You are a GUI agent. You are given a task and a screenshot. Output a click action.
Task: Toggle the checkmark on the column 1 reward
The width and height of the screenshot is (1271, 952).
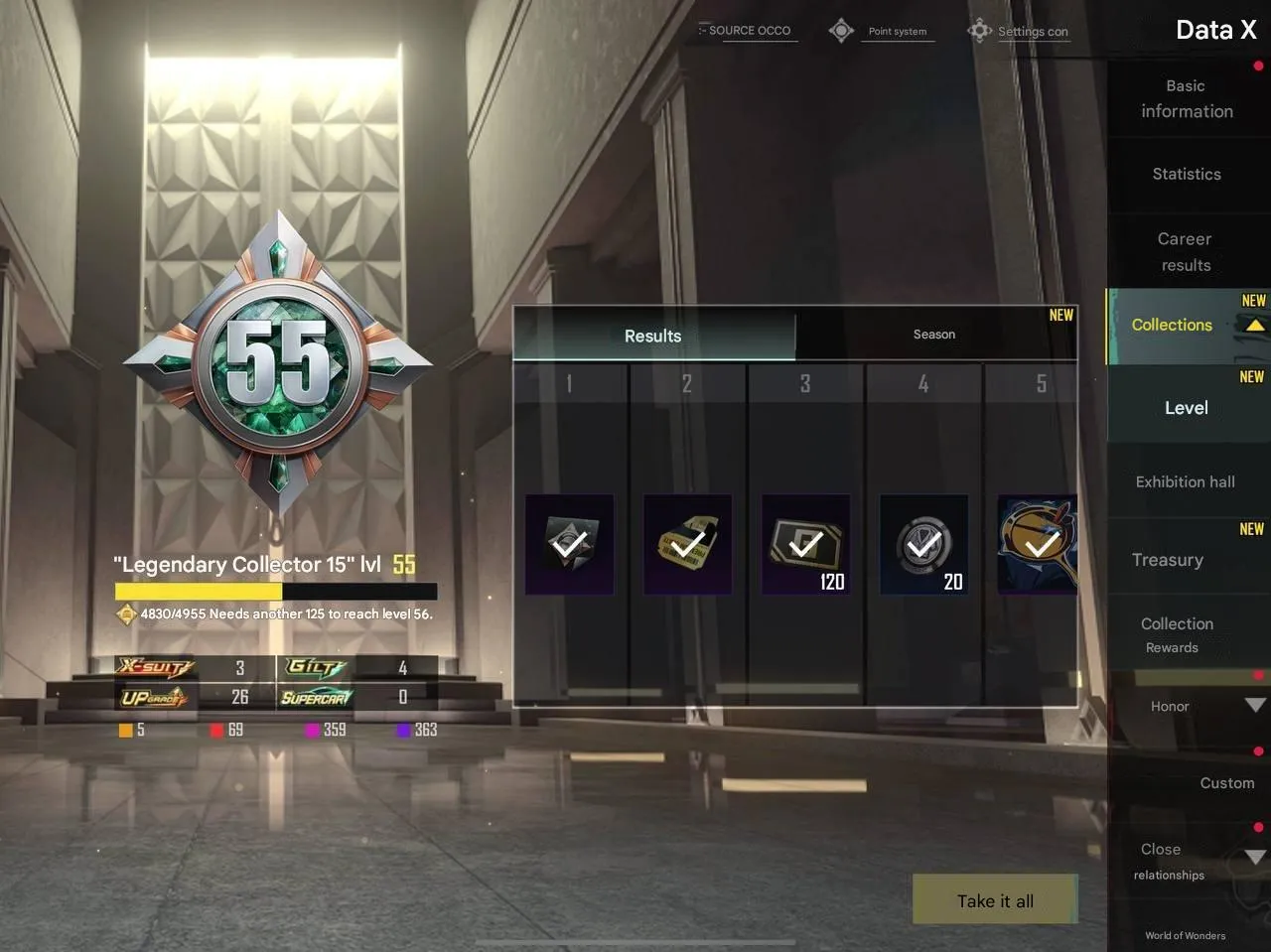click(569, 544)
